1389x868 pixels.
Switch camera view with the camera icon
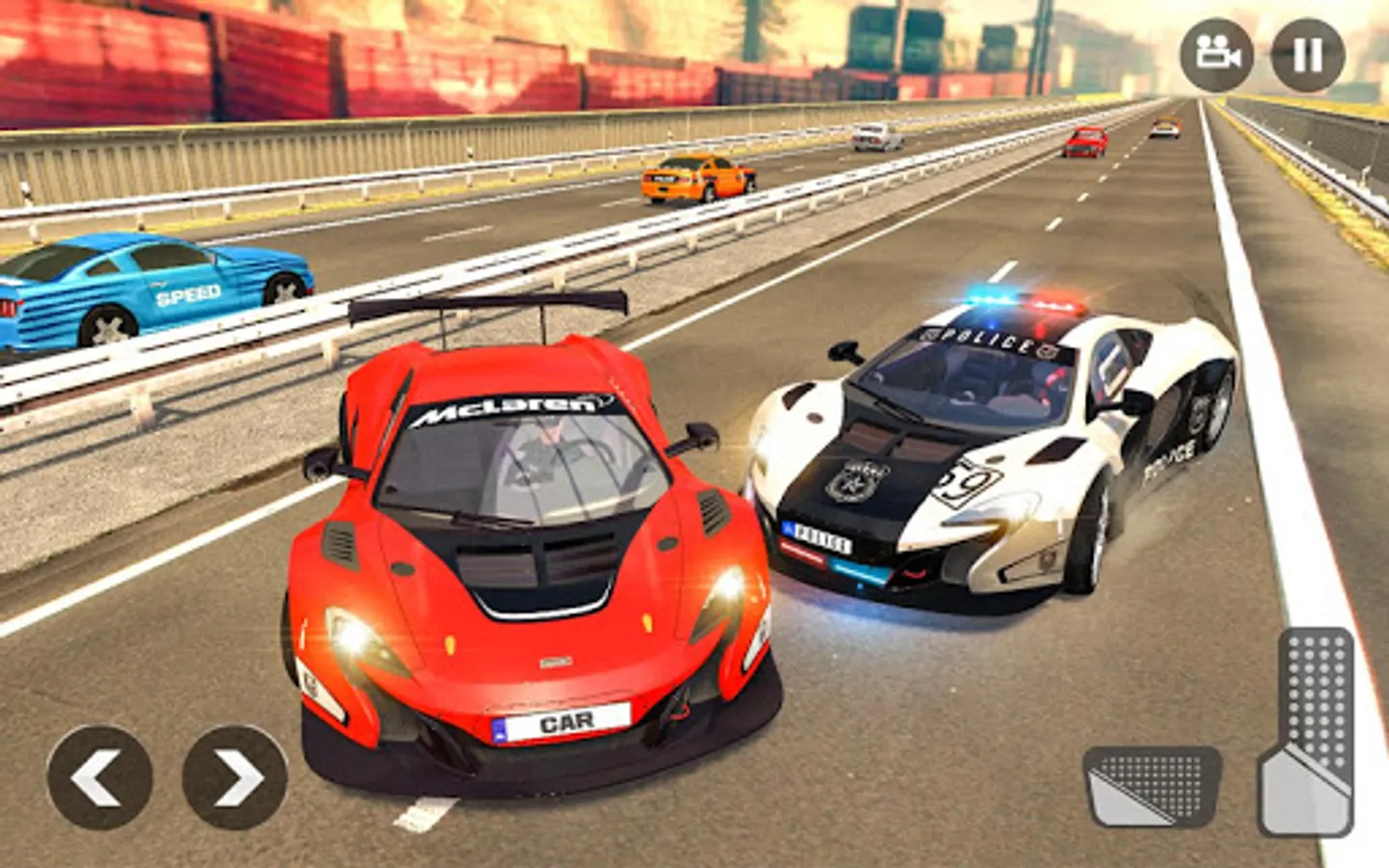[1216, 55]
